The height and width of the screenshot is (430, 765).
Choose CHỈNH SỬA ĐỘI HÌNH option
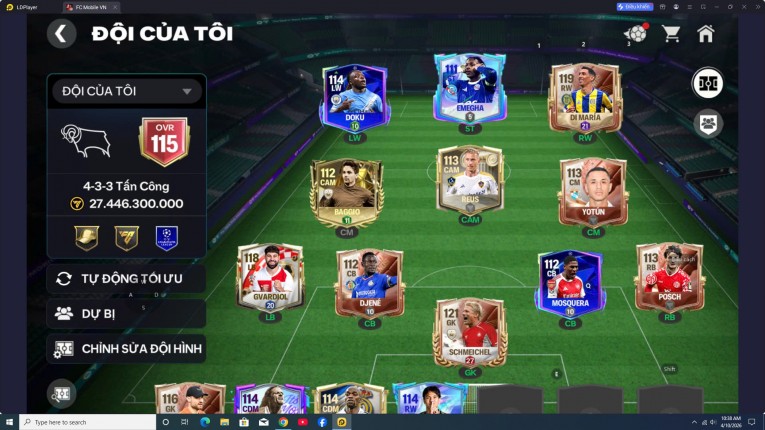coord(126,349)
